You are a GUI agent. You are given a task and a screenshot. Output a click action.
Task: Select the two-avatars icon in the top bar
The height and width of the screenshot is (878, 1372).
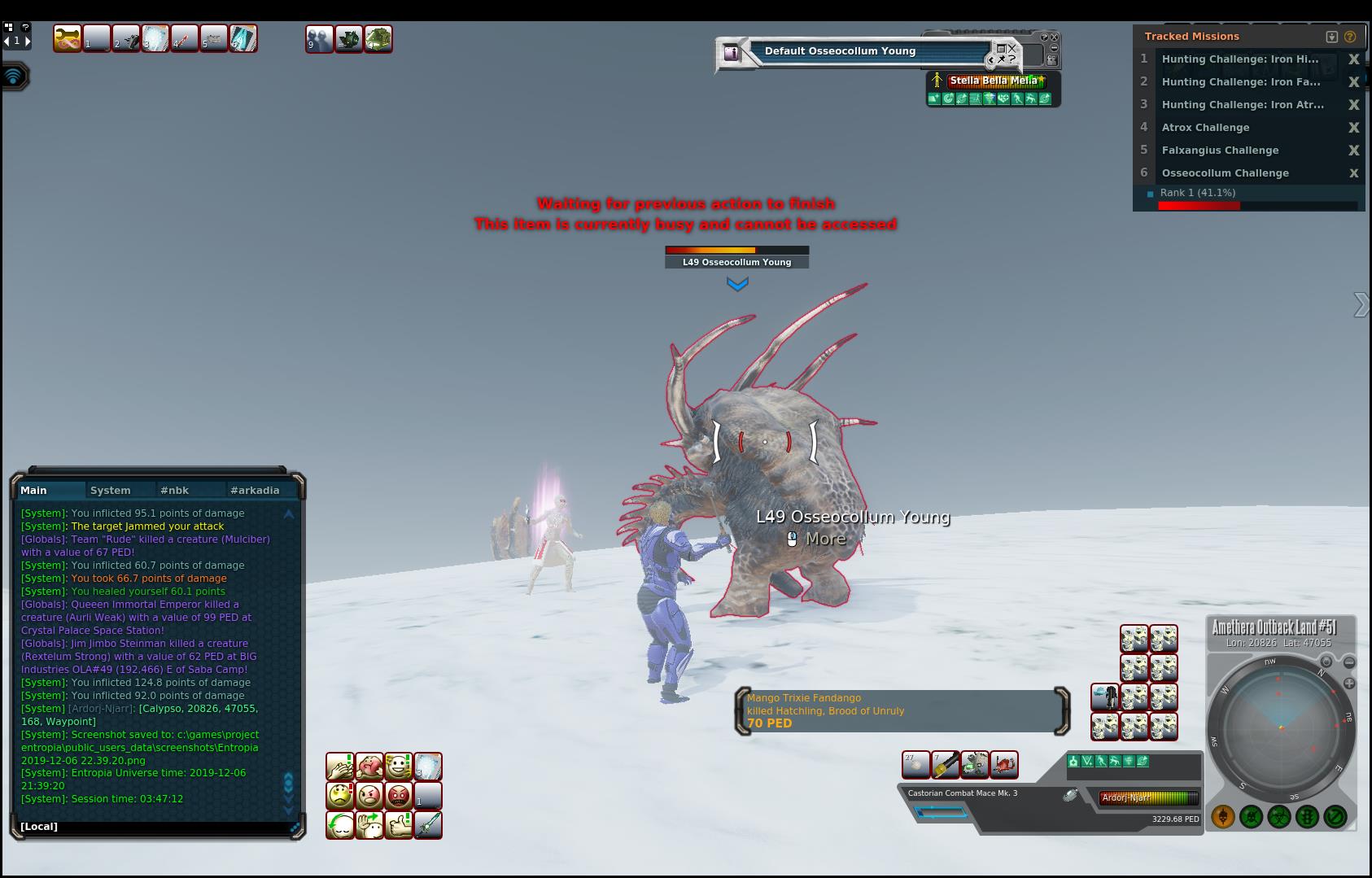click(x=319, y=39)
